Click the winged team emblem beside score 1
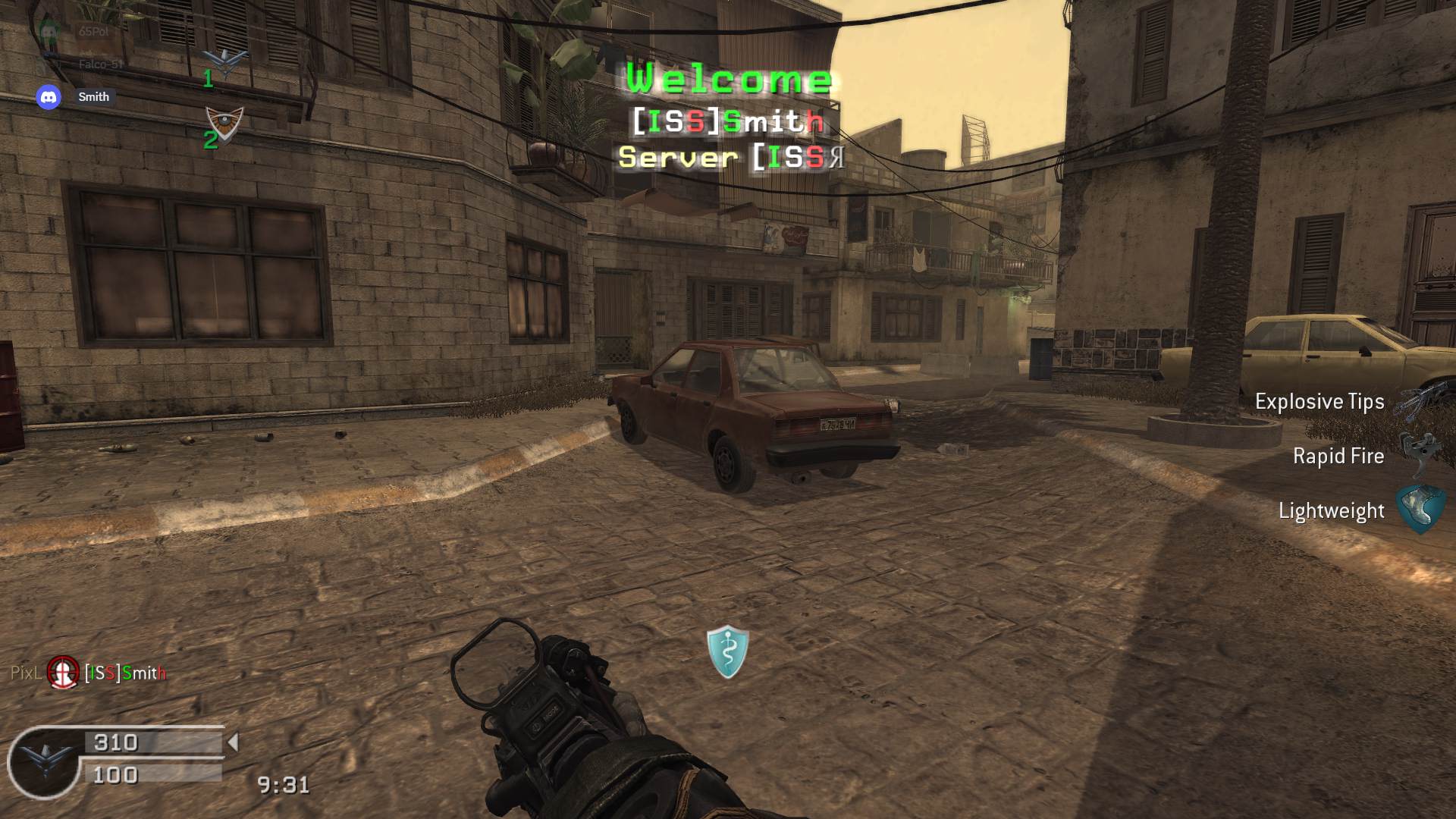The image size is (1456, 819). (x=226, y=62)
